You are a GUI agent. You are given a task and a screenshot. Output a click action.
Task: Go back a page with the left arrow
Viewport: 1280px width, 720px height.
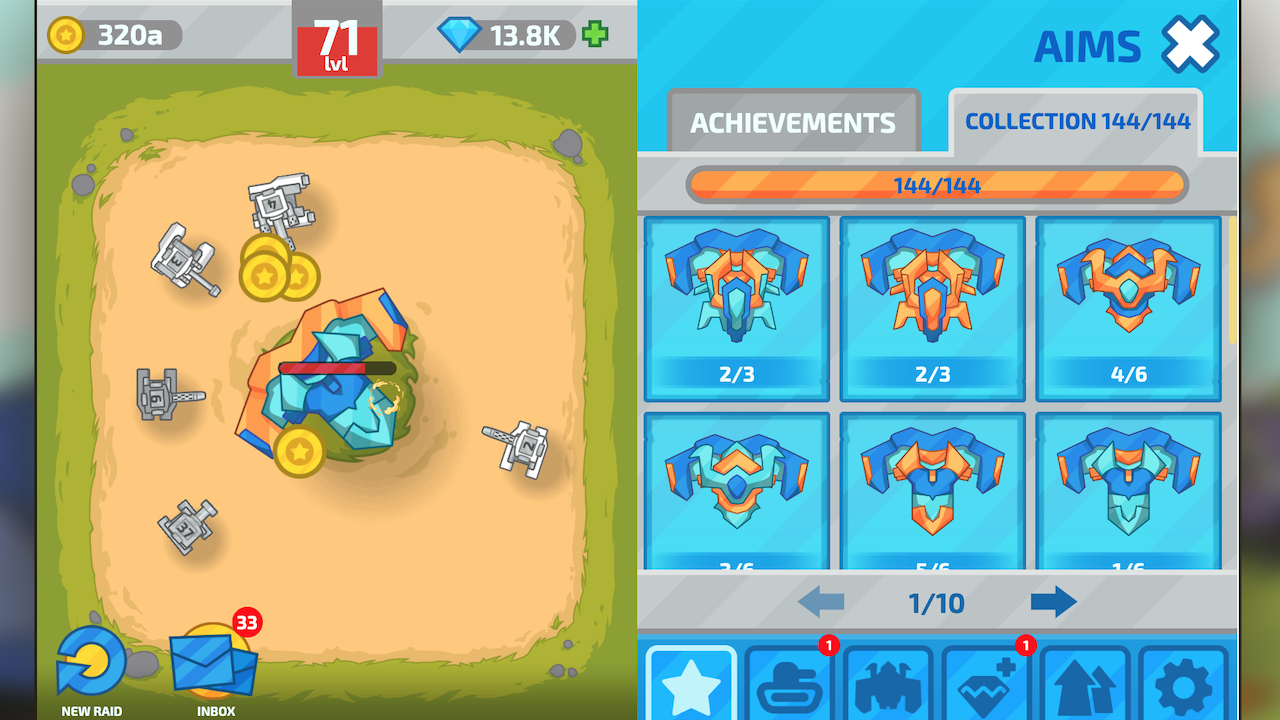click(x=823, y=603)
